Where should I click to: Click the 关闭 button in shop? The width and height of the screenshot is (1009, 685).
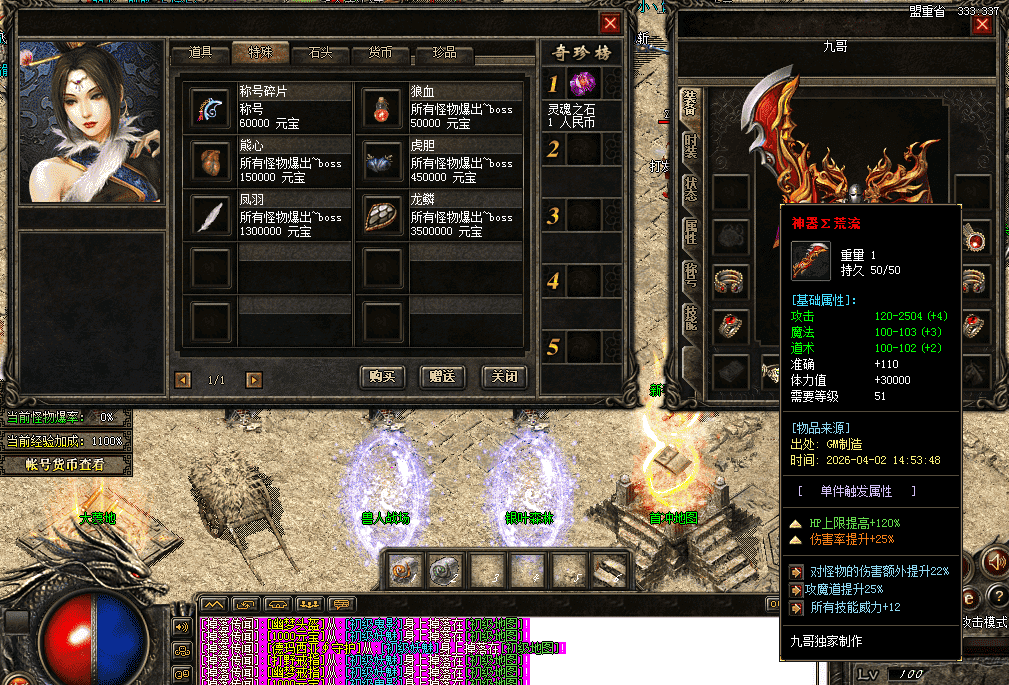(503, 377)
